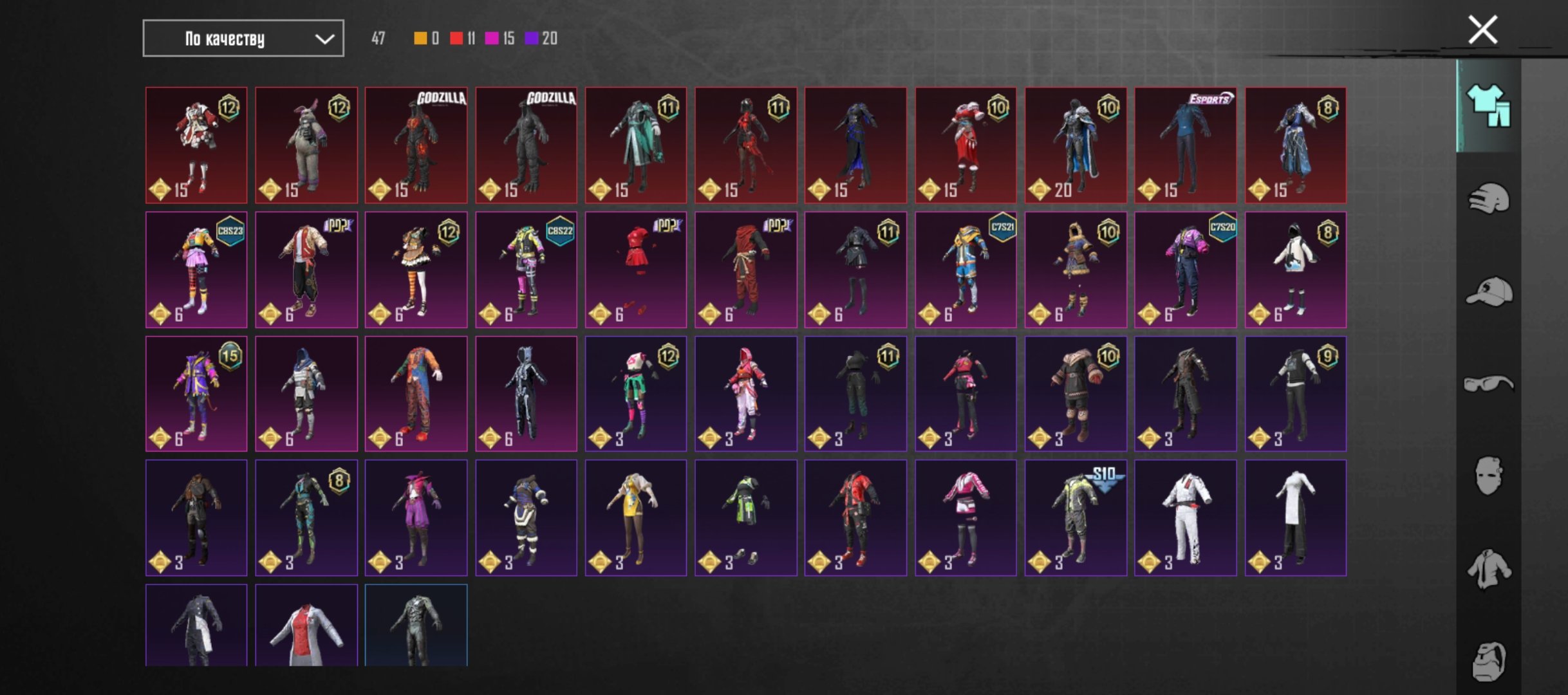This screenshot has height=695, width=1568.
Task: Switch to the glasses category
Action: (1488, 384)
